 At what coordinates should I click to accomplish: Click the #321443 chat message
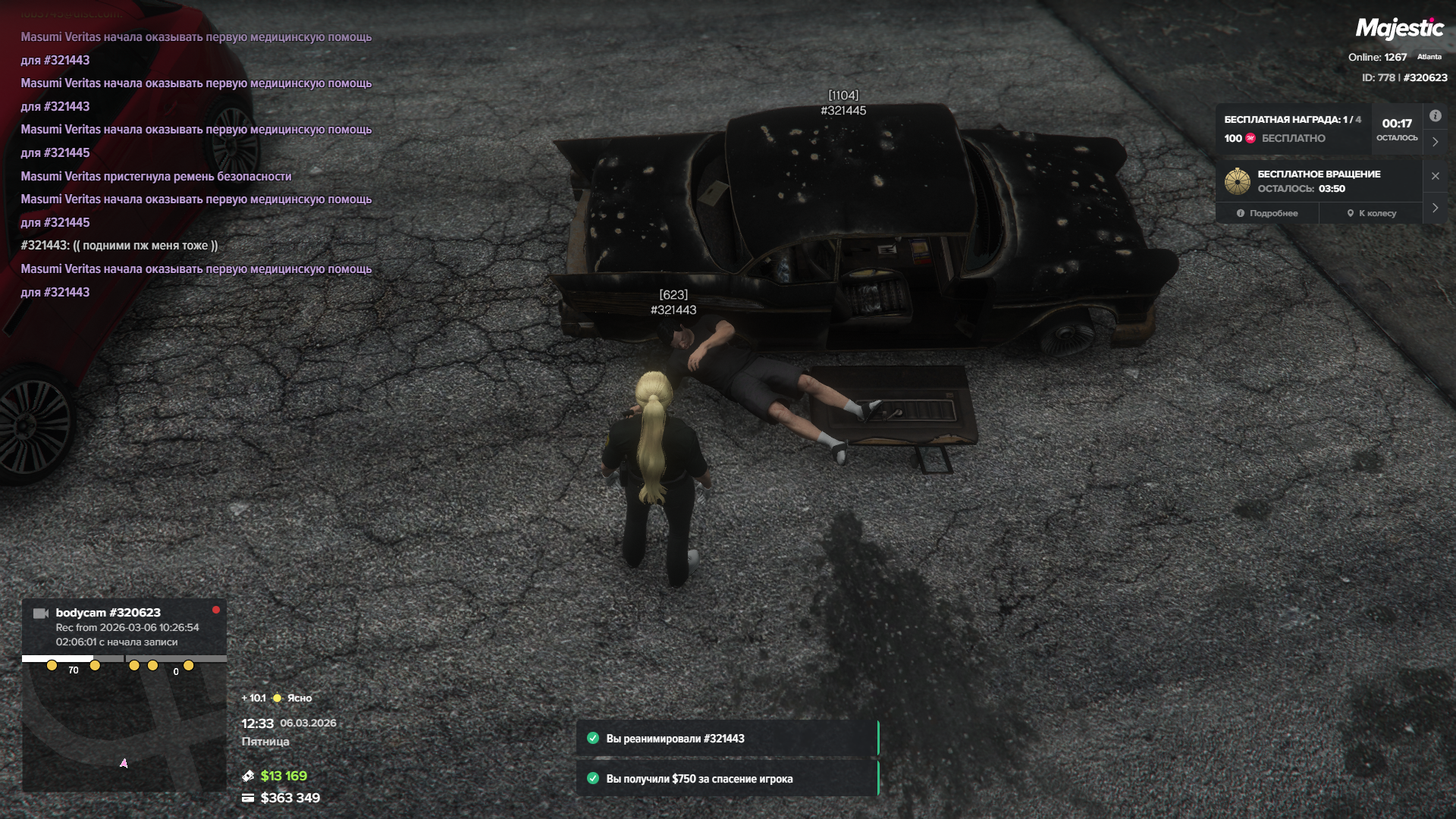coord(119,246)
